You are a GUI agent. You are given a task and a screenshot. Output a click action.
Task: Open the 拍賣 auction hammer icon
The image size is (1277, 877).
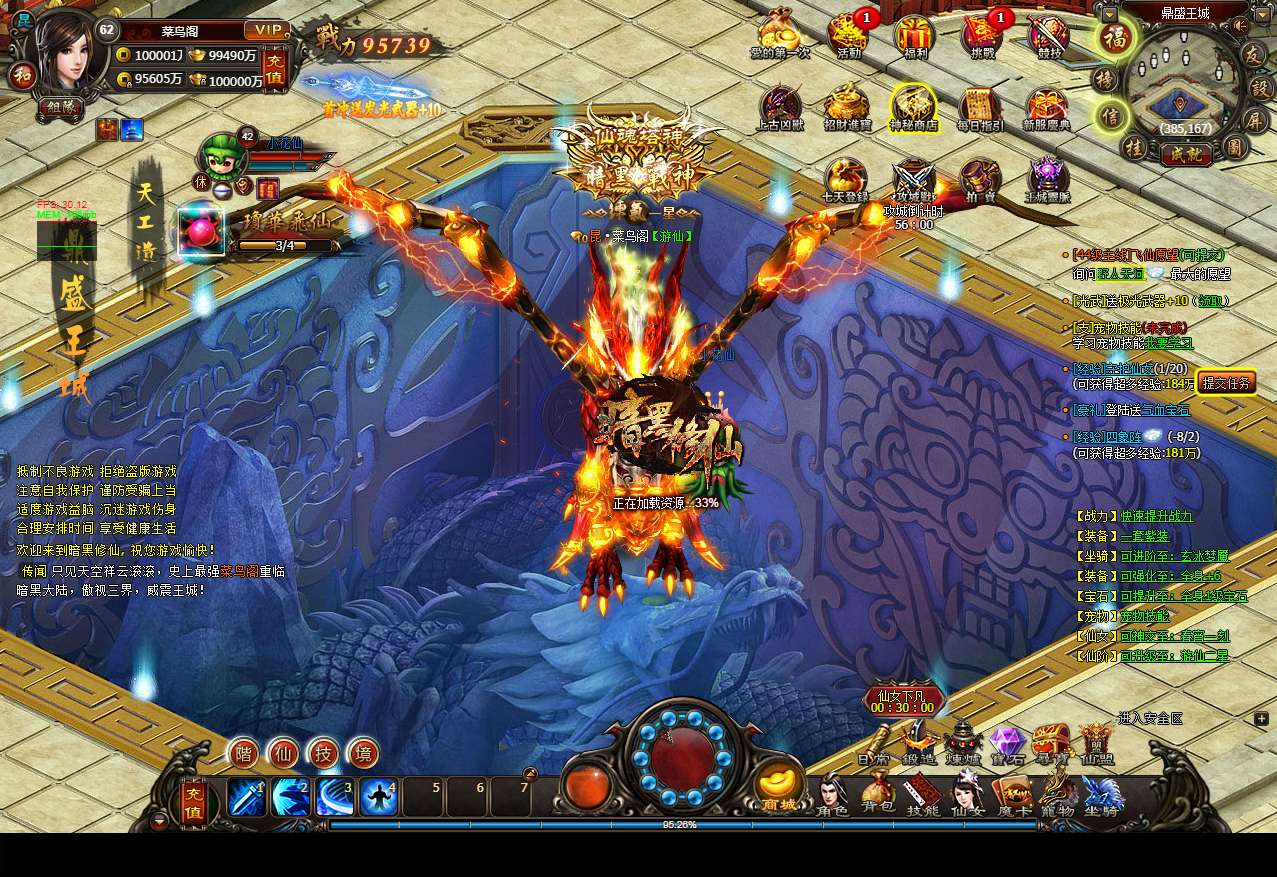[980, 179]
